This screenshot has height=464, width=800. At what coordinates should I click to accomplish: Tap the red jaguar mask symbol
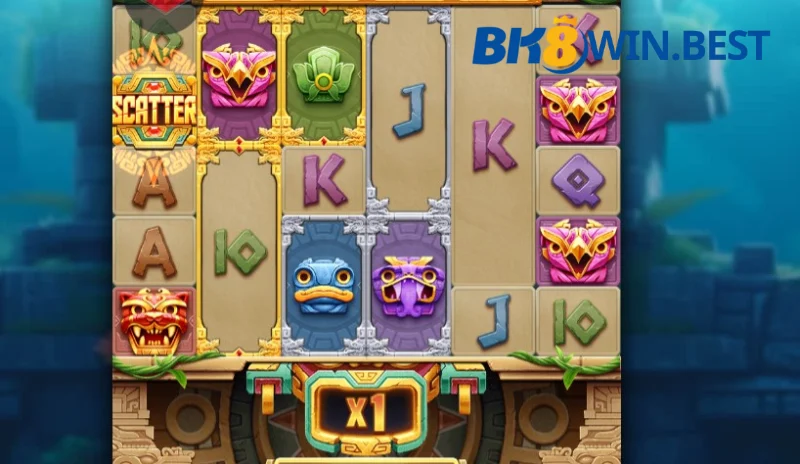pyautogui.click(x=153, y=320)
